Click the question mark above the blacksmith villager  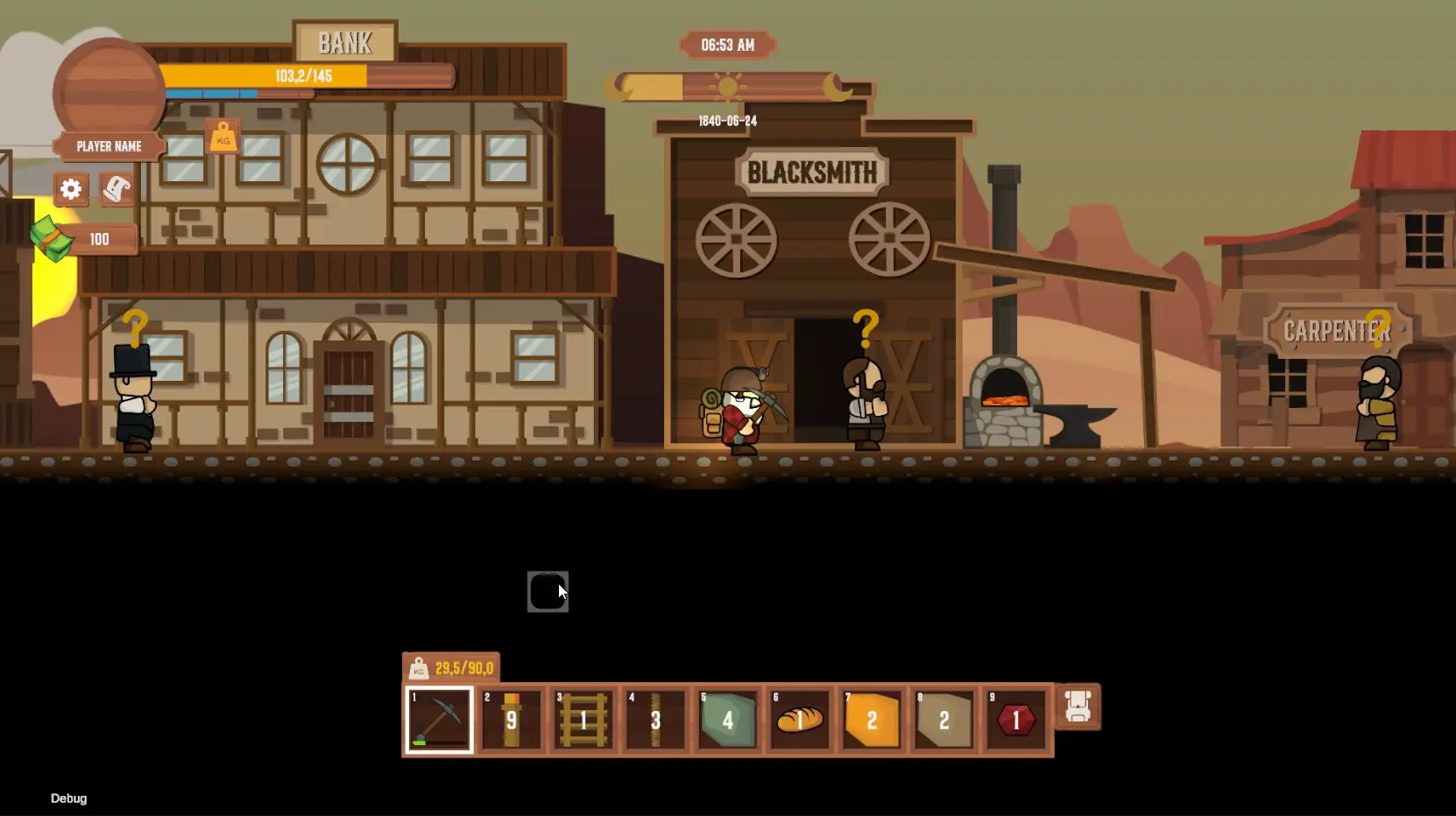click(x=864, y=328)
